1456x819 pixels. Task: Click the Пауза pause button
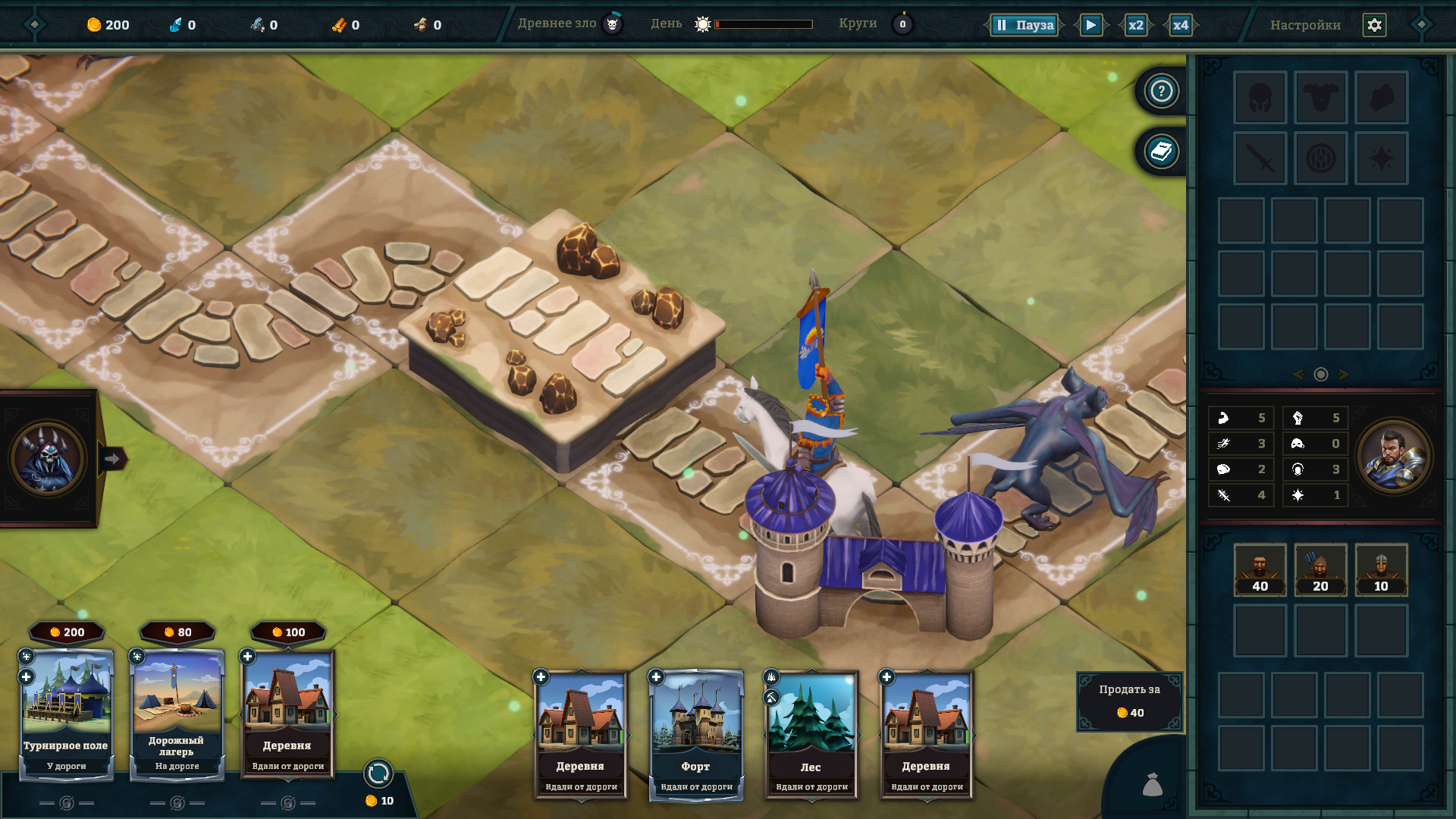1025,25
